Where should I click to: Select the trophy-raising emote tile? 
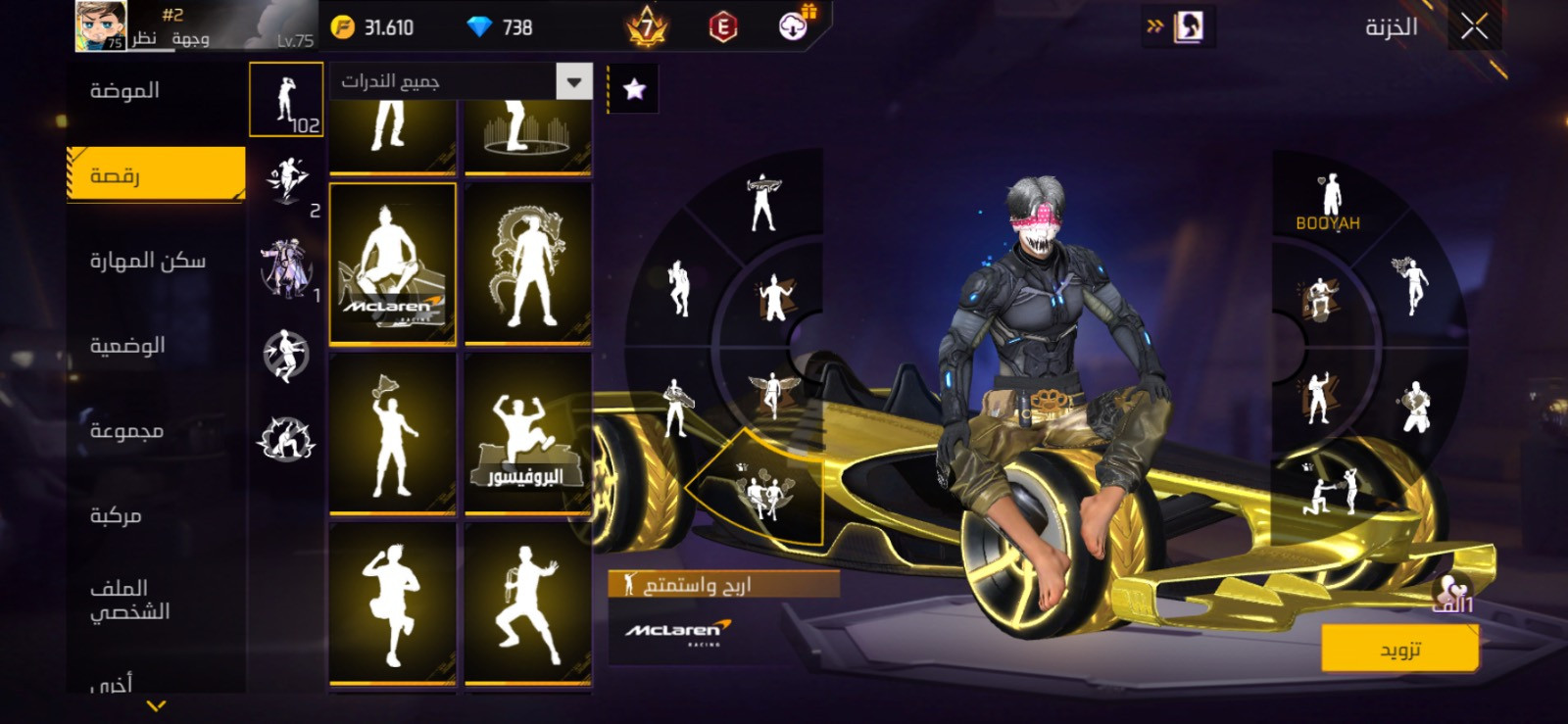coord(393,432)
